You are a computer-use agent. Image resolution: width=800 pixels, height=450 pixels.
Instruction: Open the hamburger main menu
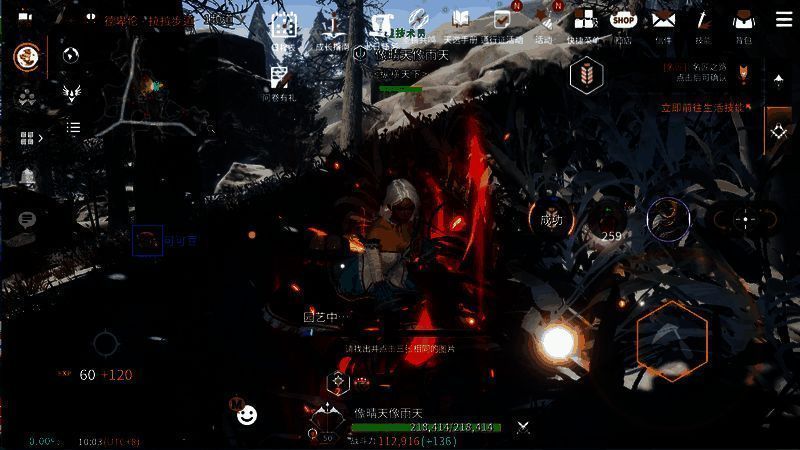tap(781, 20)
